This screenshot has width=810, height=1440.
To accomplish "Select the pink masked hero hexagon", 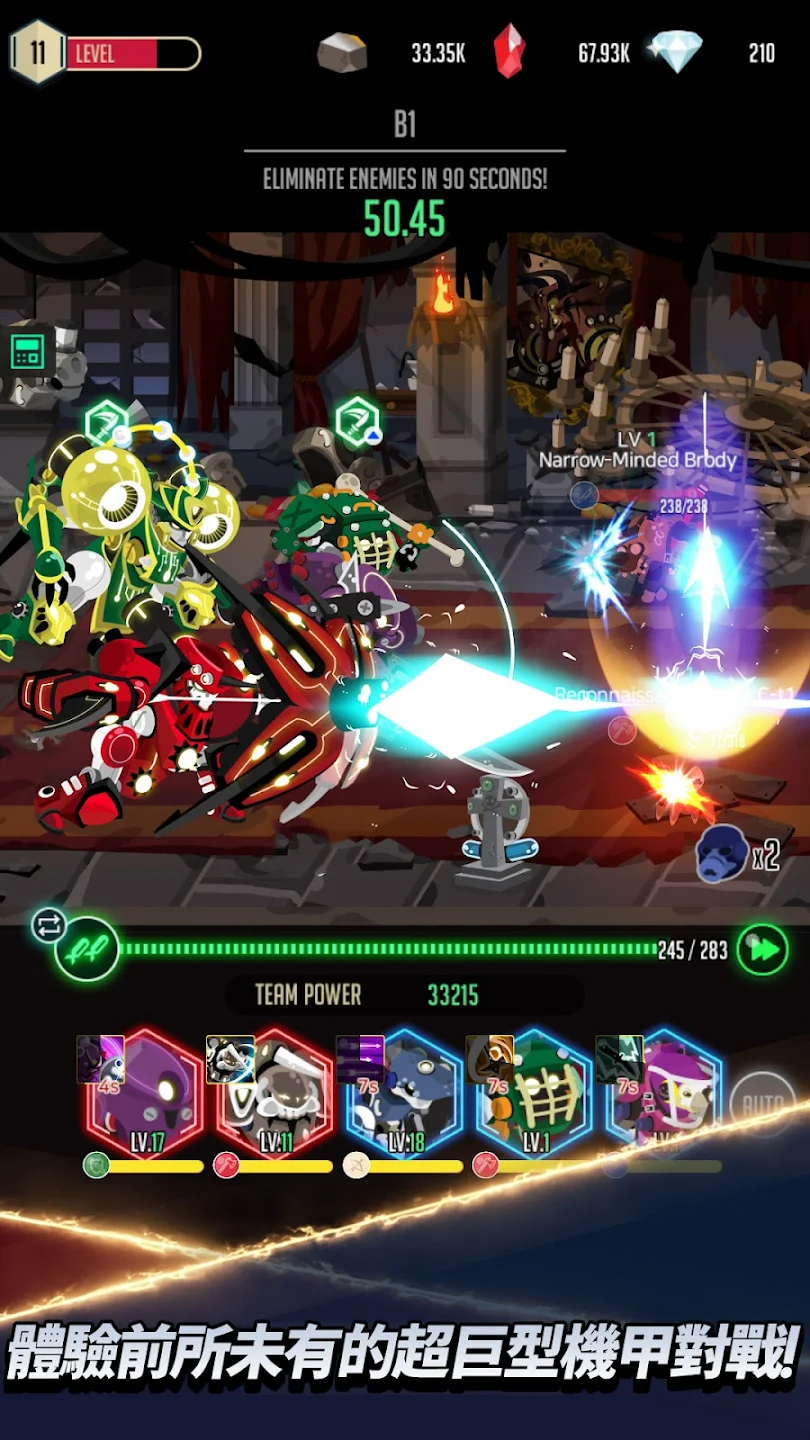I will [x=663, y=1094].
